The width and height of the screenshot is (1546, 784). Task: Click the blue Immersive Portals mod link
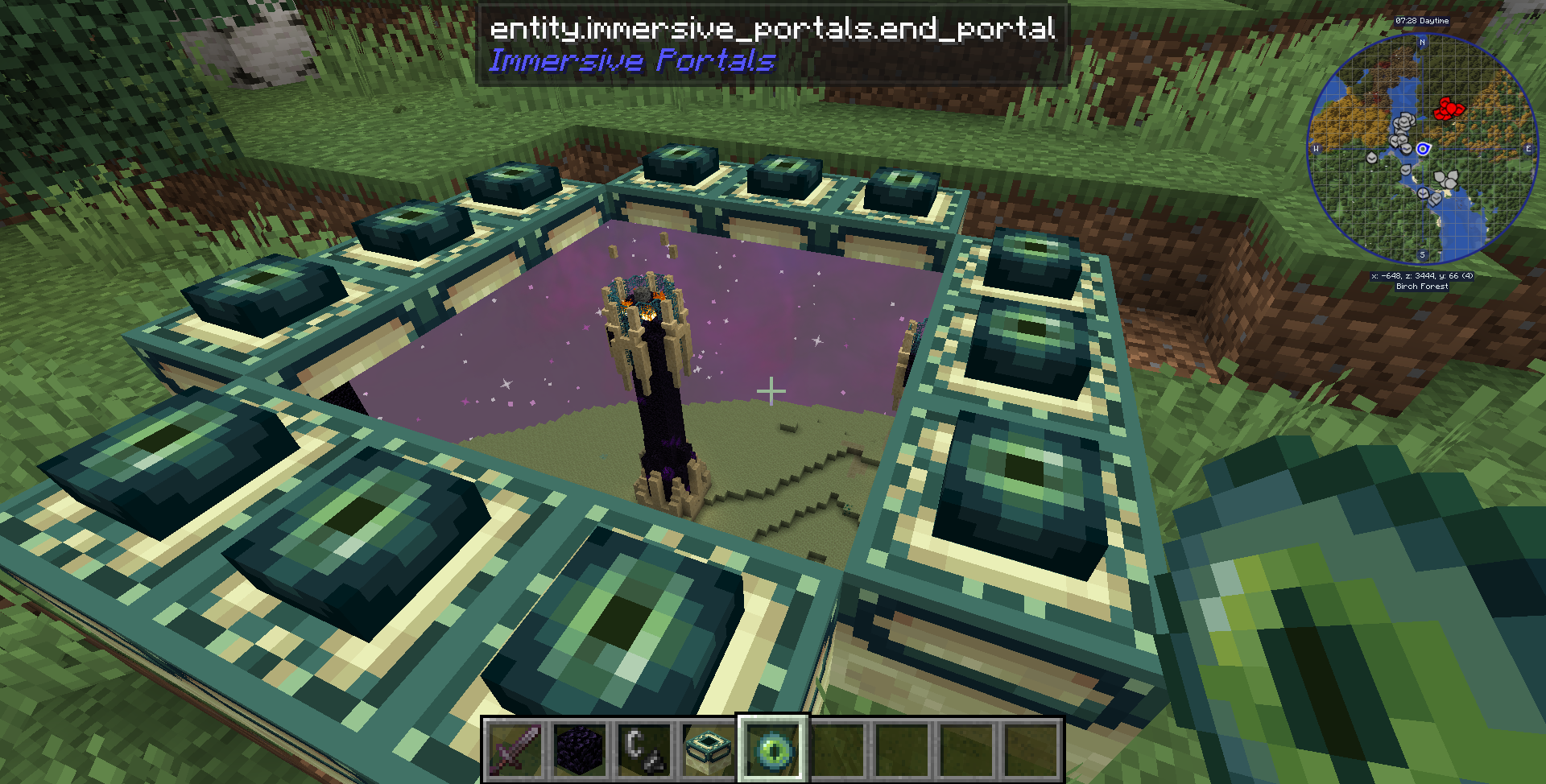(x=633, y=60)
